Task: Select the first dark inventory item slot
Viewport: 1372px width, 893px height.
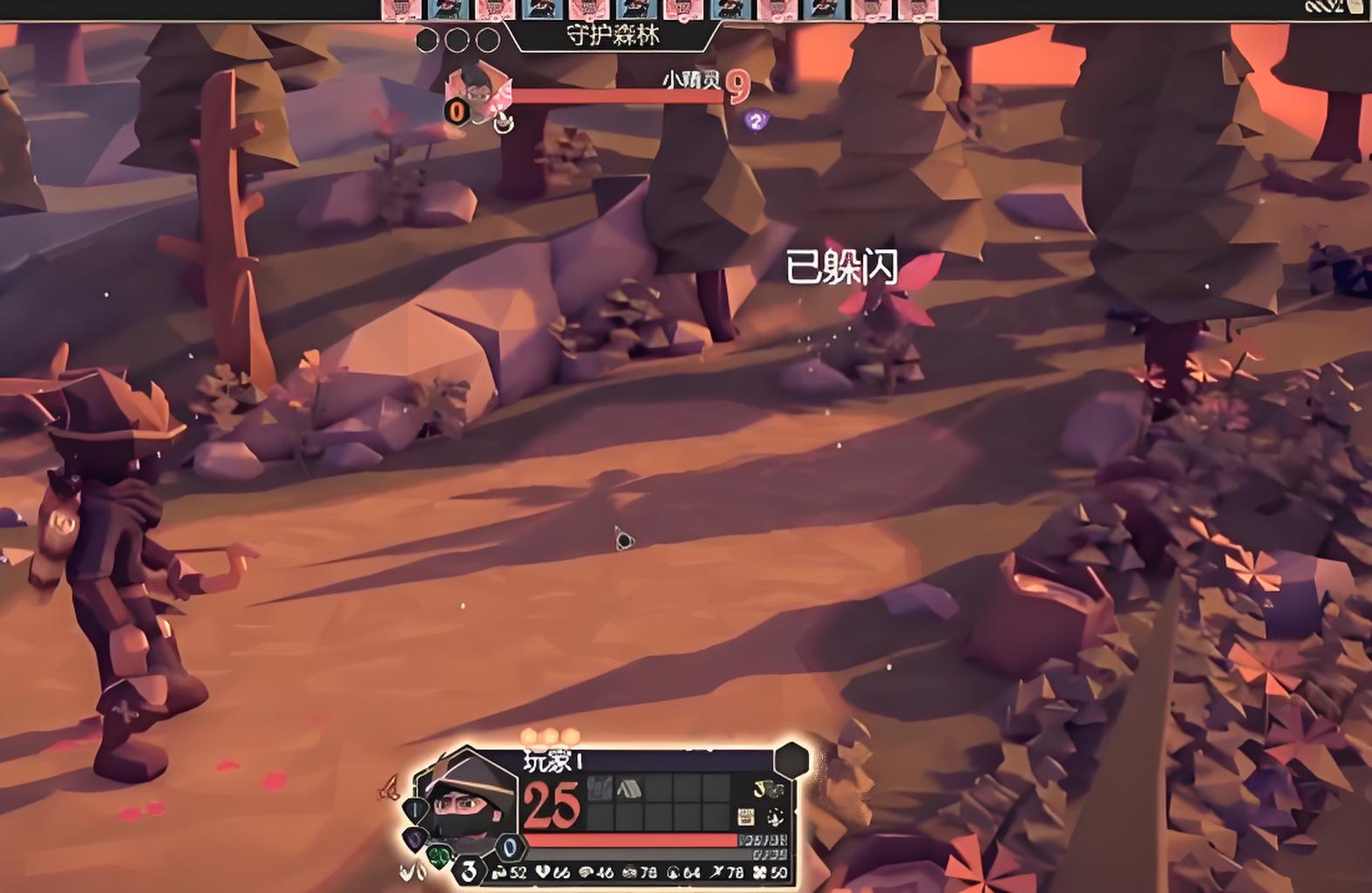Action: coord(600,790)
